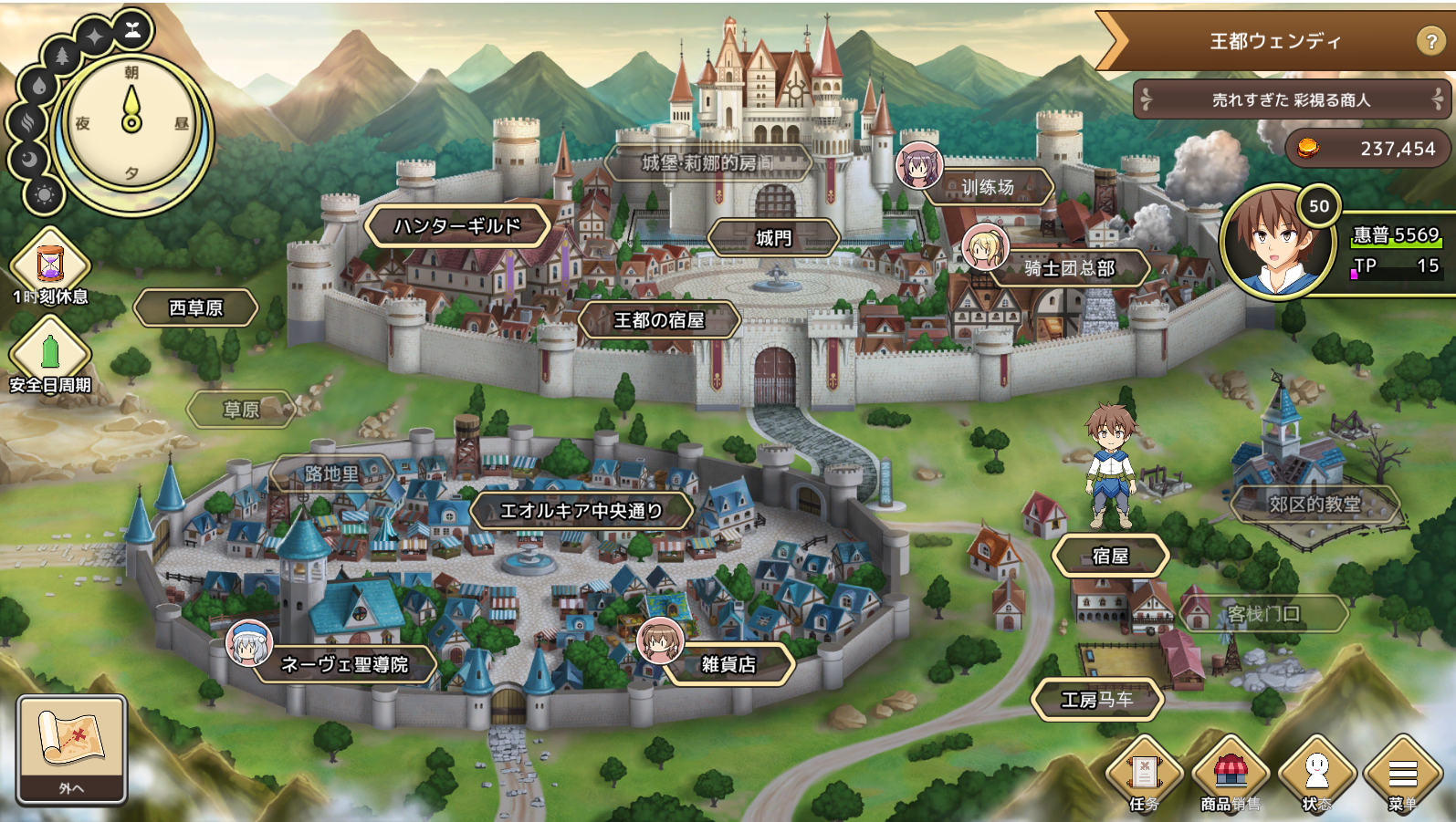1456x822 pixels.
Task: Open the 惠普 character portrait
Action: point(1279,242)
